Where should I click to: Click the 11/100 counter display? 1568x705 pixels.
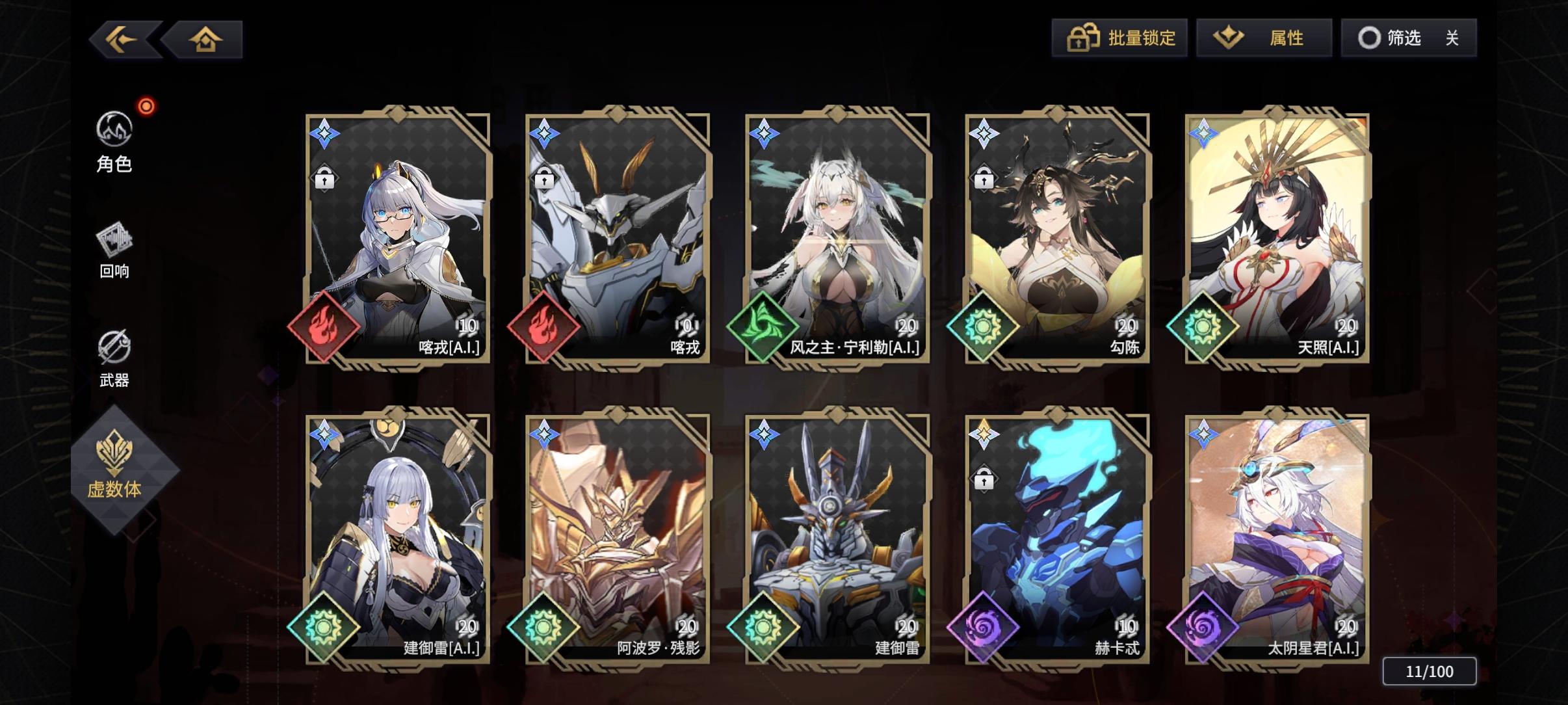(x=1430, y=671)
